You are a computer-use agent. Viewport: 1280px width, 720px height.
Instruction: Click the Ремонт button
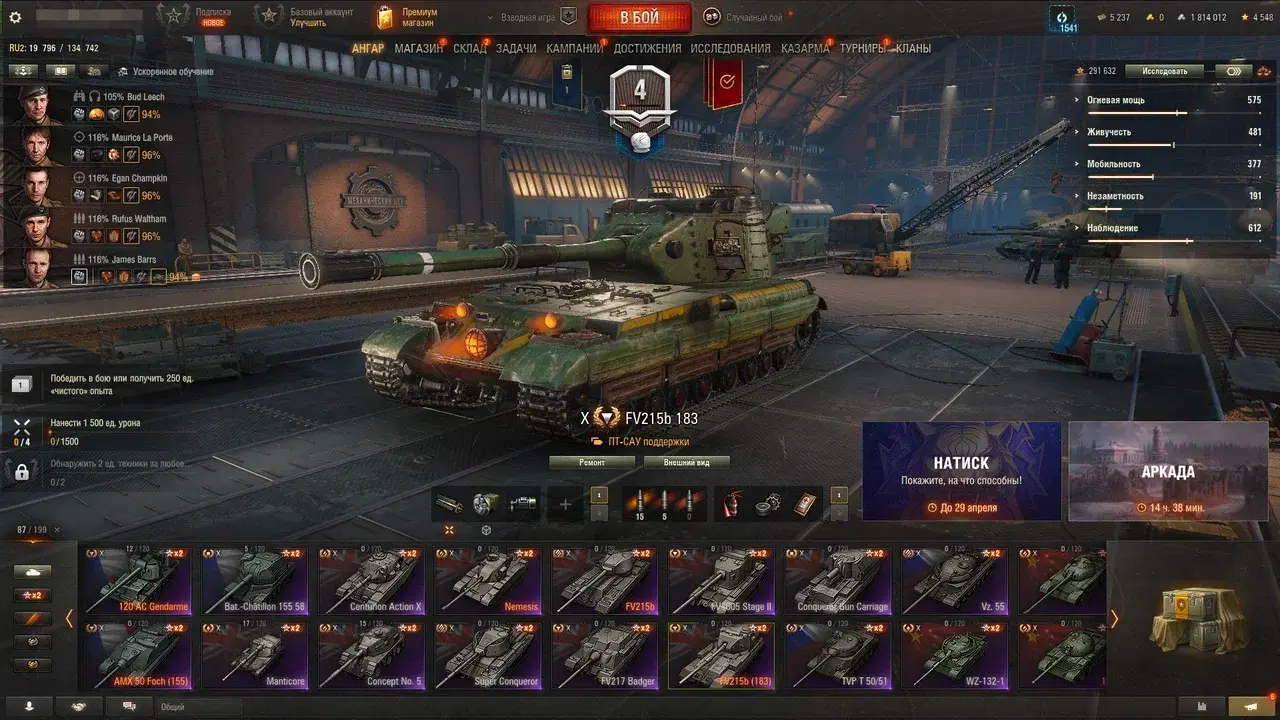point(592,463)
